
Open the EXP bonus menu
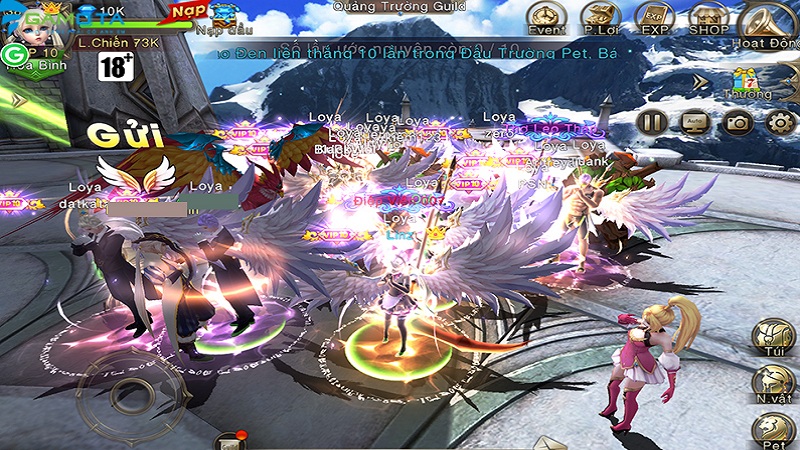(654, 17)
